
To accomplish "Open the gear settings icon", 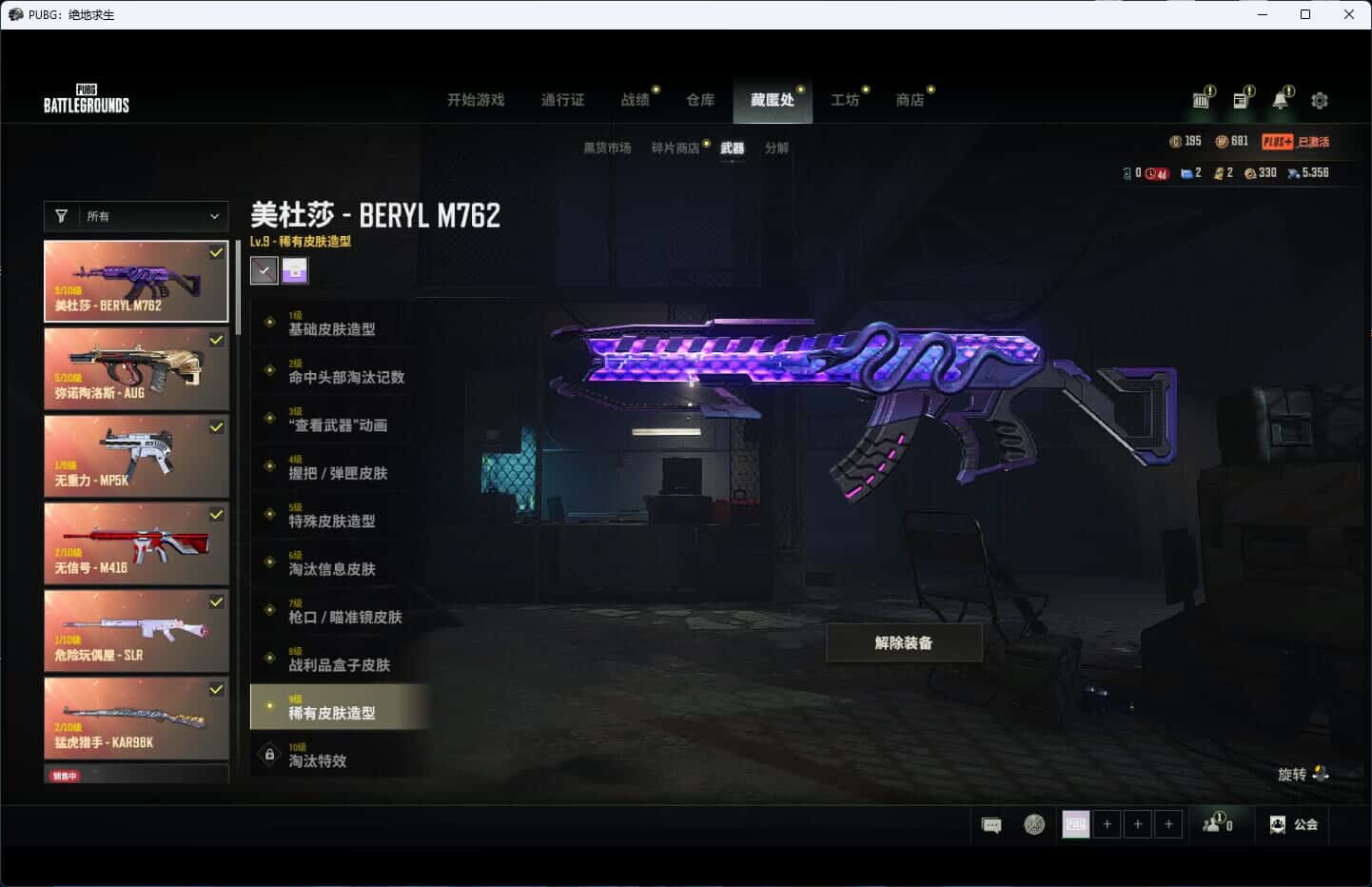I will coord(1320,100).
